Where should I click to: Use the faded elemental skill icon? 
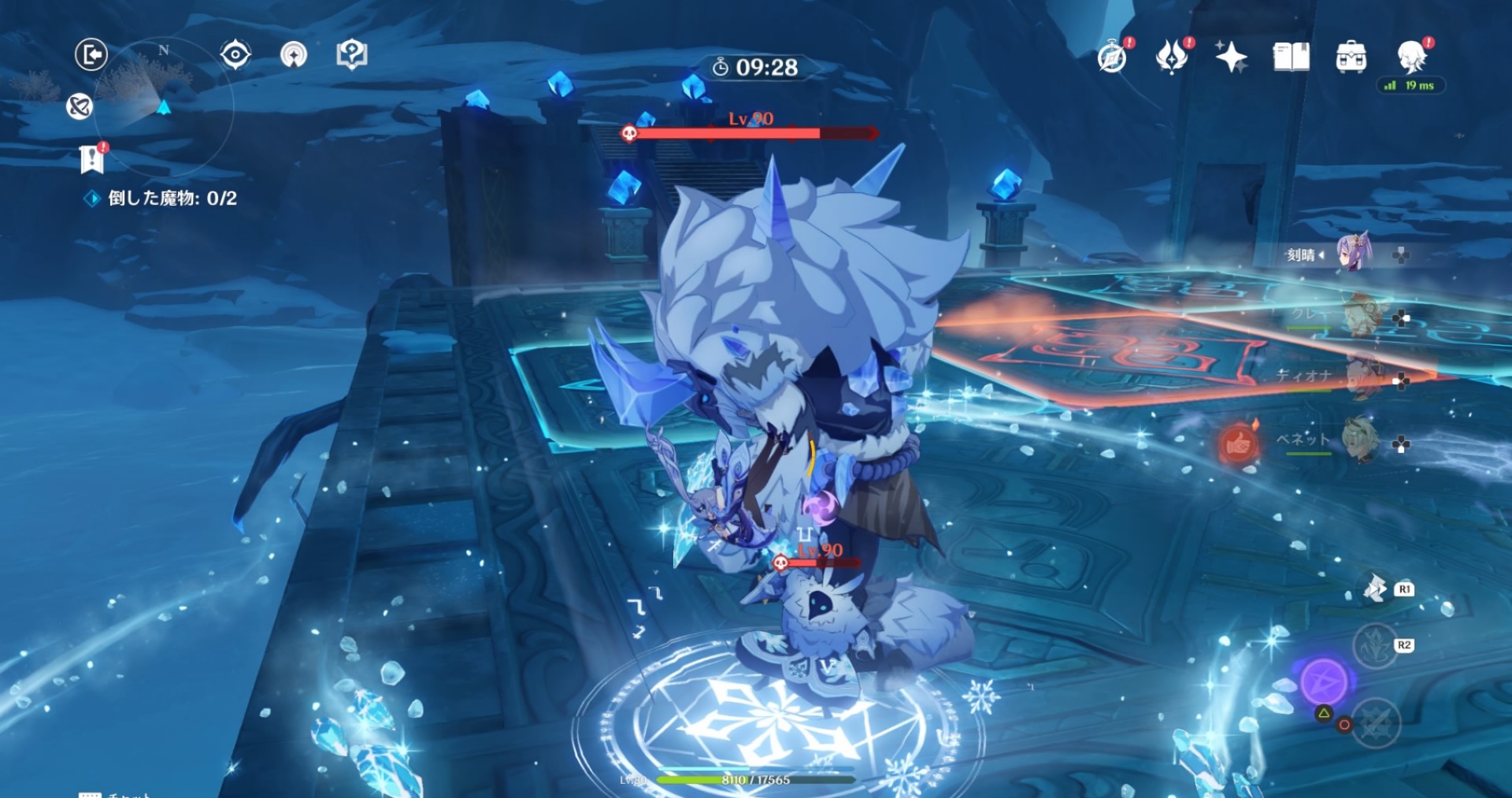click(x=1375, y=646)
